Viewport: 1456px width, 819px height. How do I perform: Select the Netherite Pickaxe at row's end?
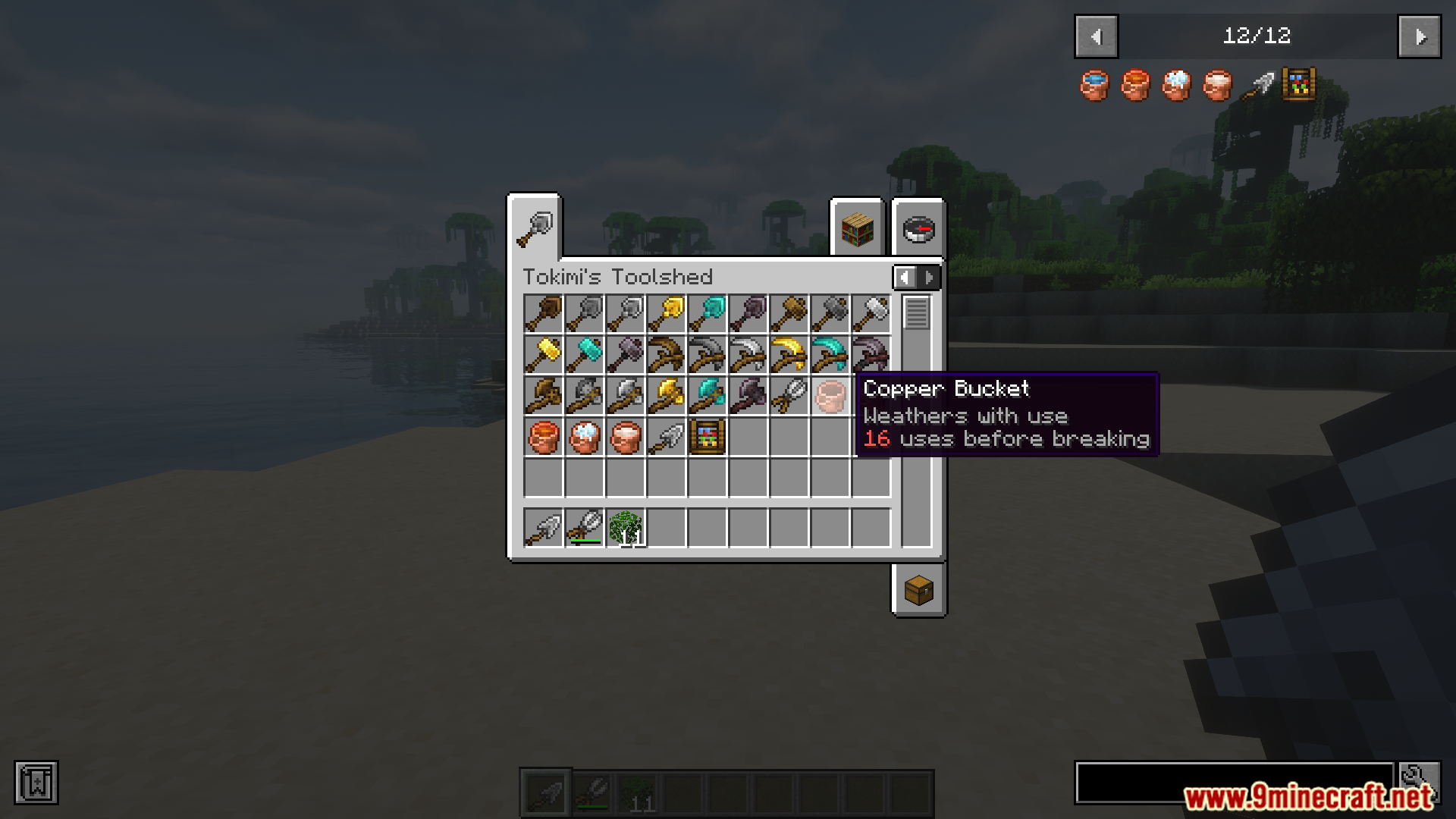871,355
